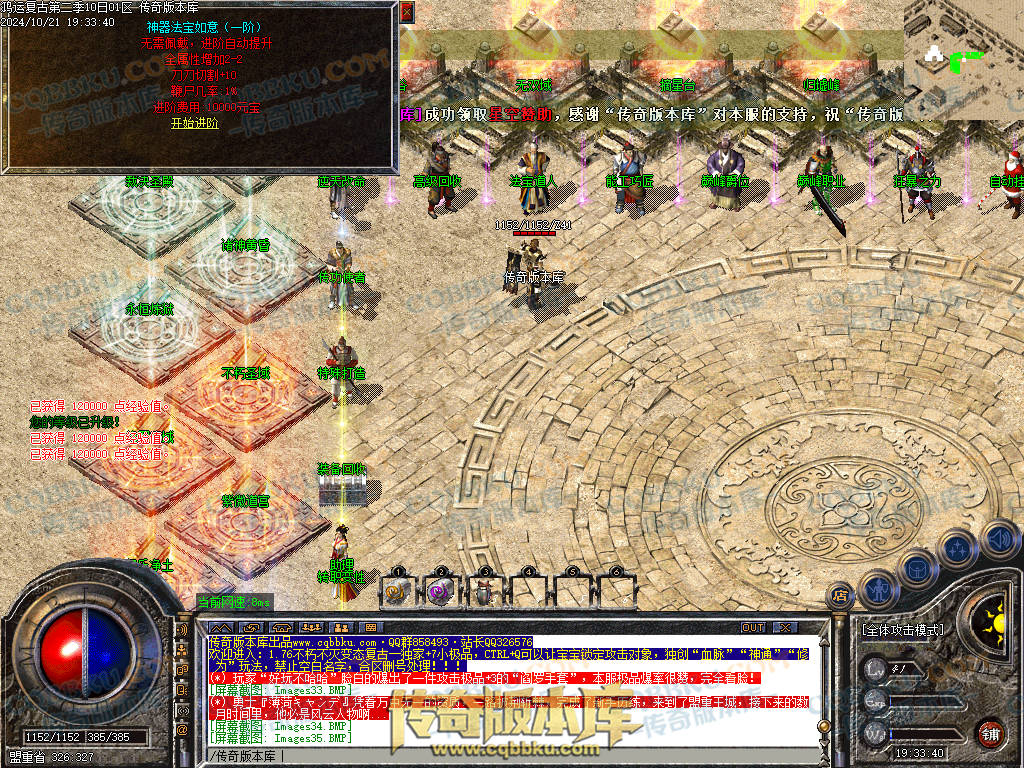Use the item in quick slot 1

[397, 590]
